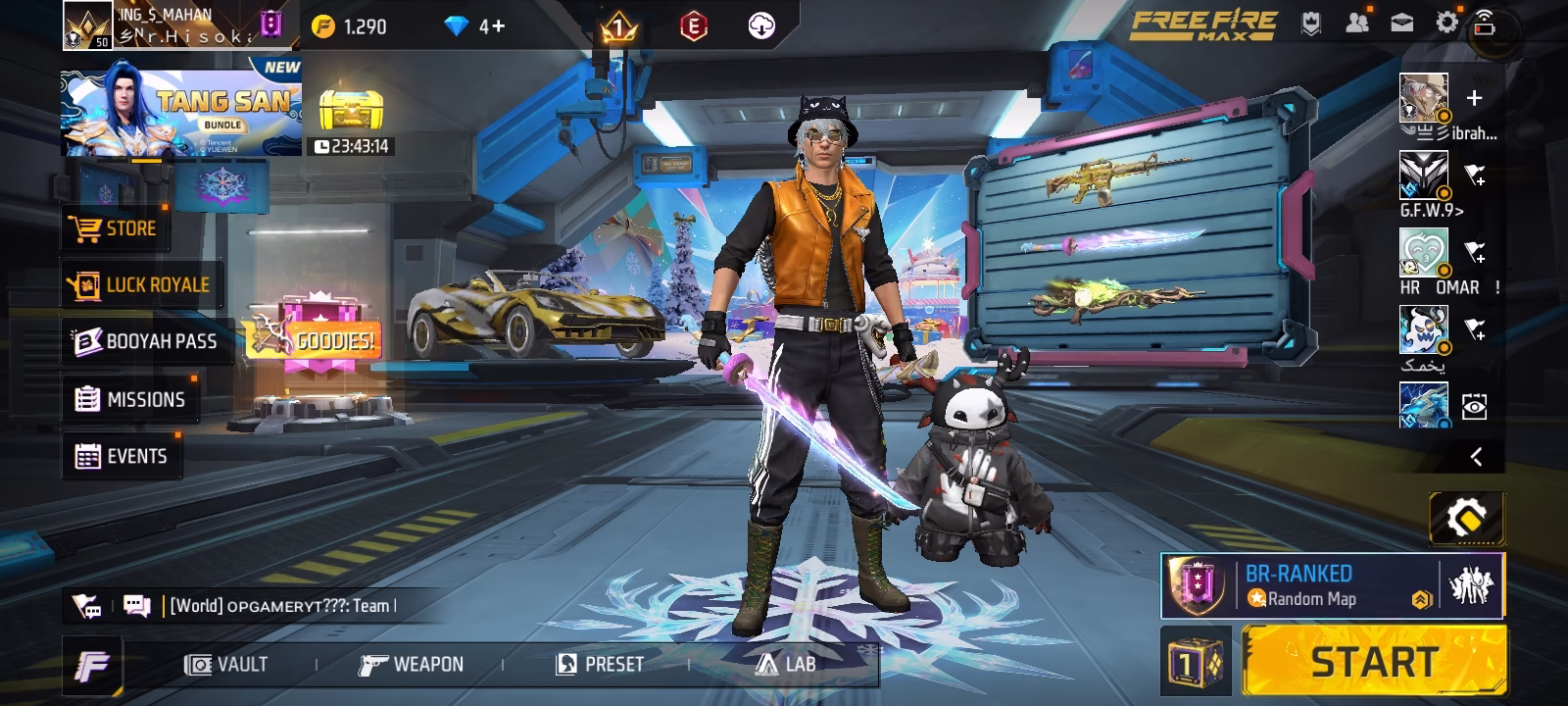The width and height of the screenshot is (1568, 706).
Task: Open the settings gear icon
Action: coord(1446,24)
